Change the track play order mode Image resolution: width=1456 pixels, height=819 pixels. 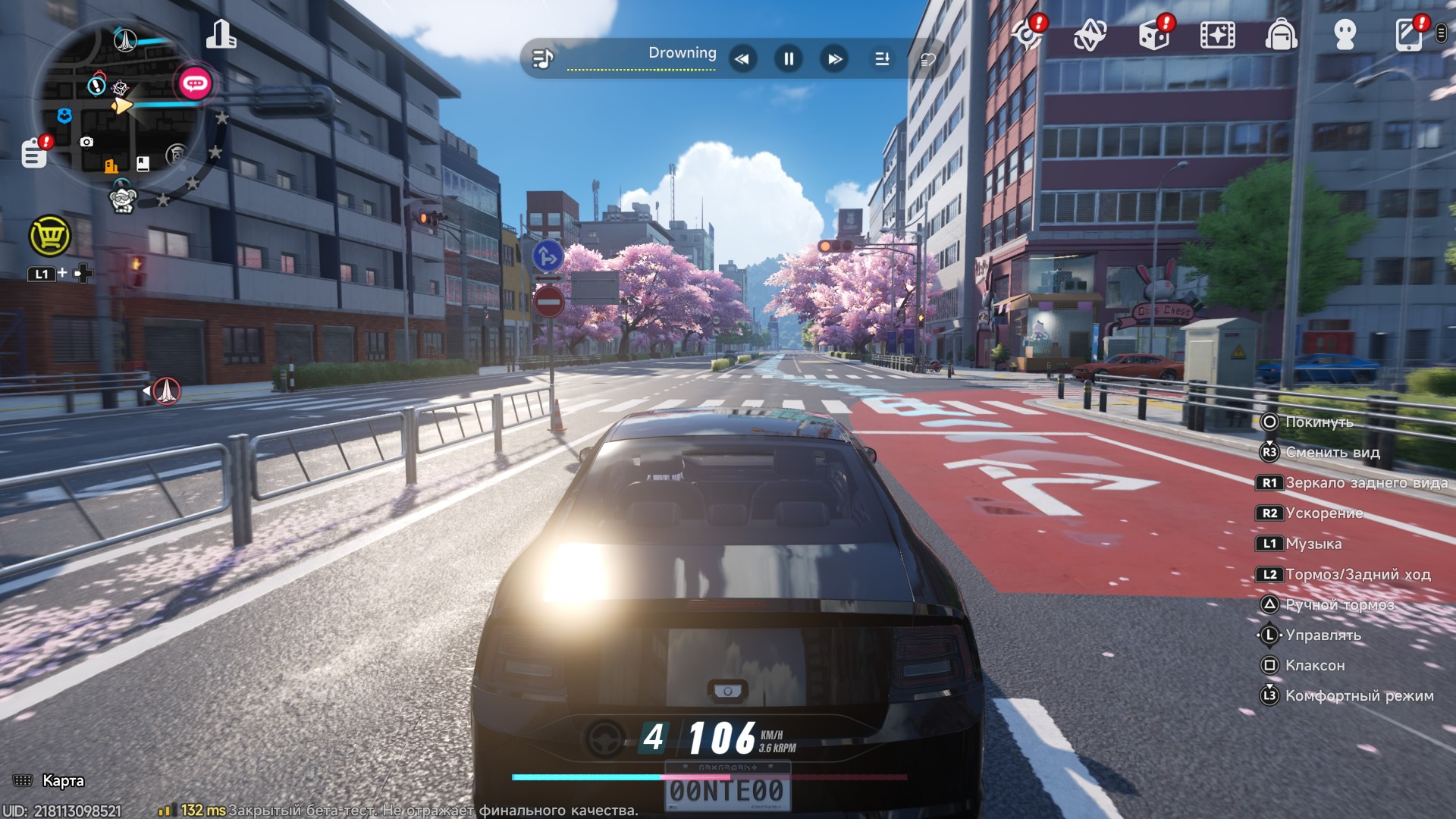(x=882, y=58)
